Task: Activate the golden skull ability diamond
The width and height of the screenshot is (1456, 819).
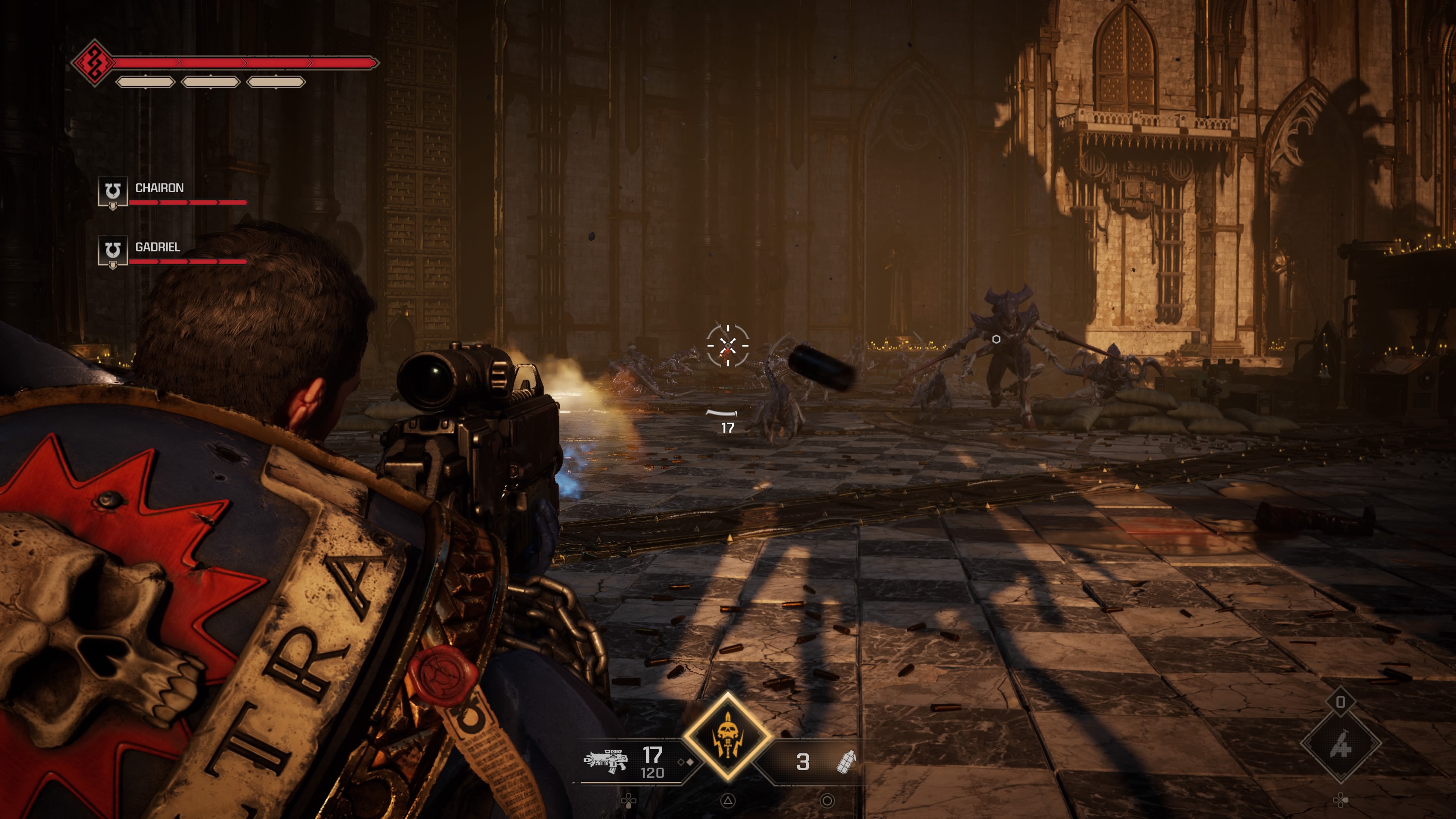Action: [728, 736]
